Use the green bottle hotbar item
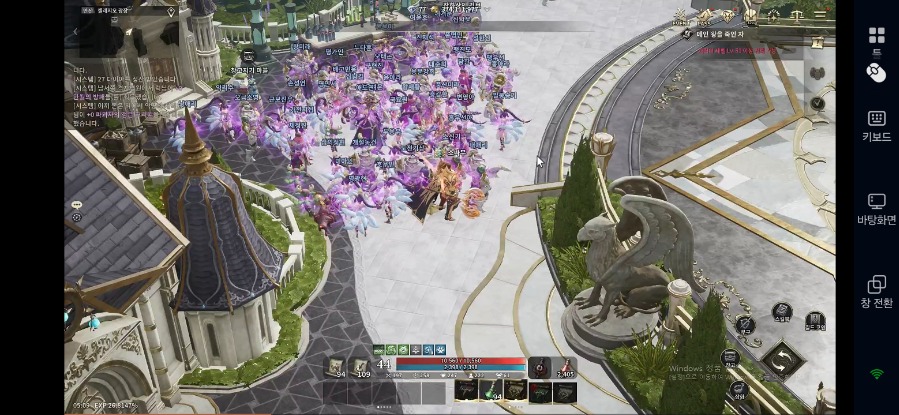The image size is (899, 415). click(490, 389)
